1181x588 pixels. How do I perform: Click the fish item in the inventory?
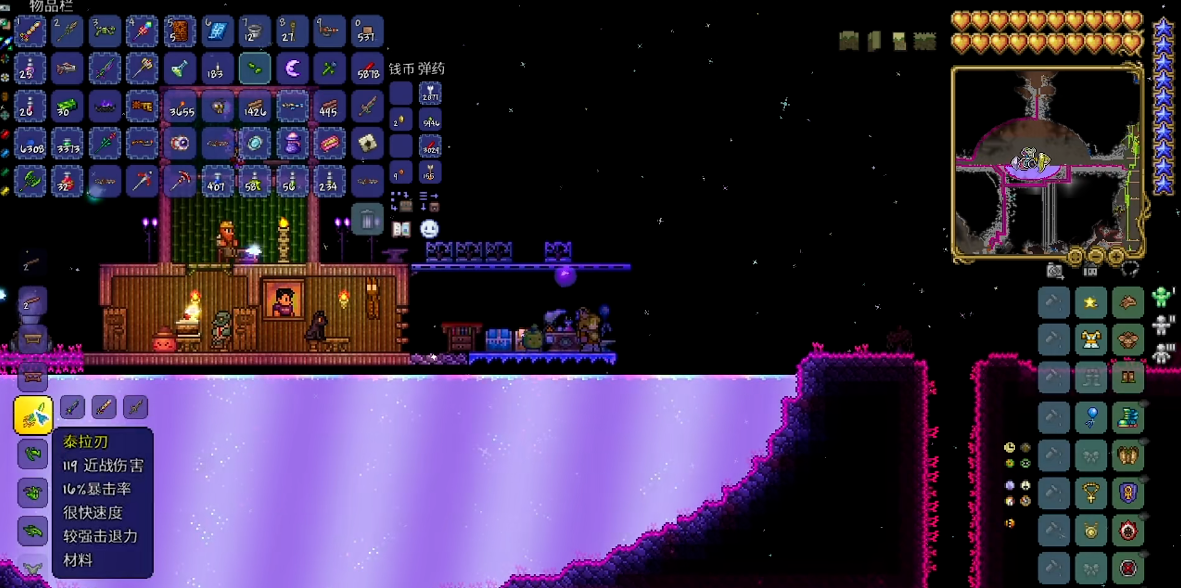[67, 69]
